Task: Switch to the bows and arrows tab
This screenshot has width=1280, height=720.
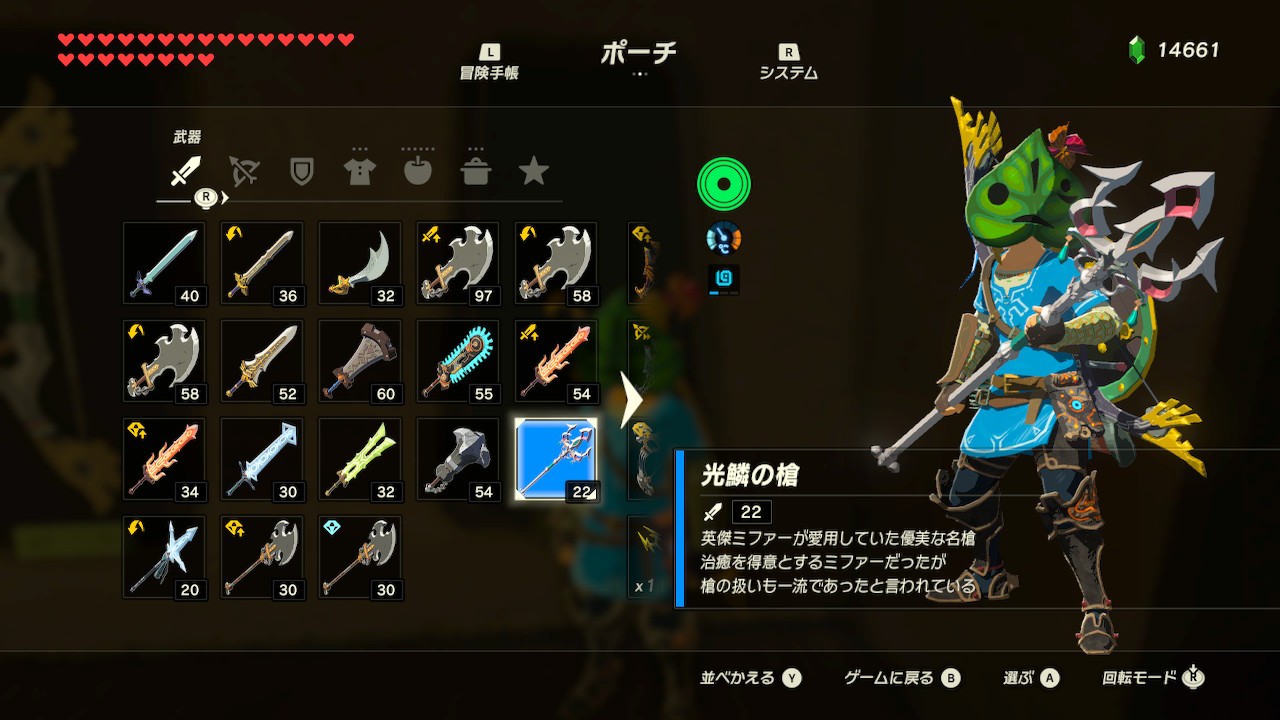Action: (x=243, y=171)
